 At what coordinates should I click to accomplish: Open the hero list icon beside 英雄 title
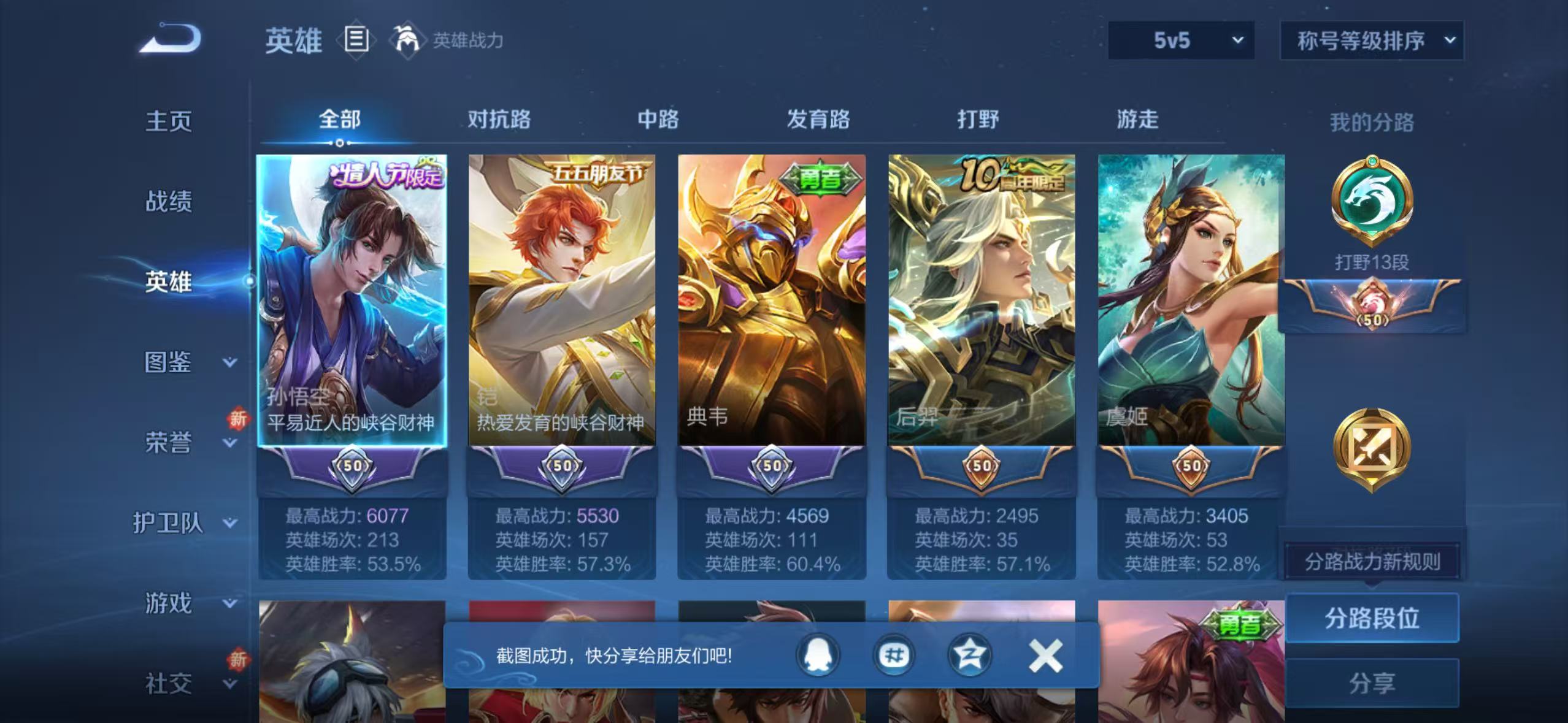(356, 40)
